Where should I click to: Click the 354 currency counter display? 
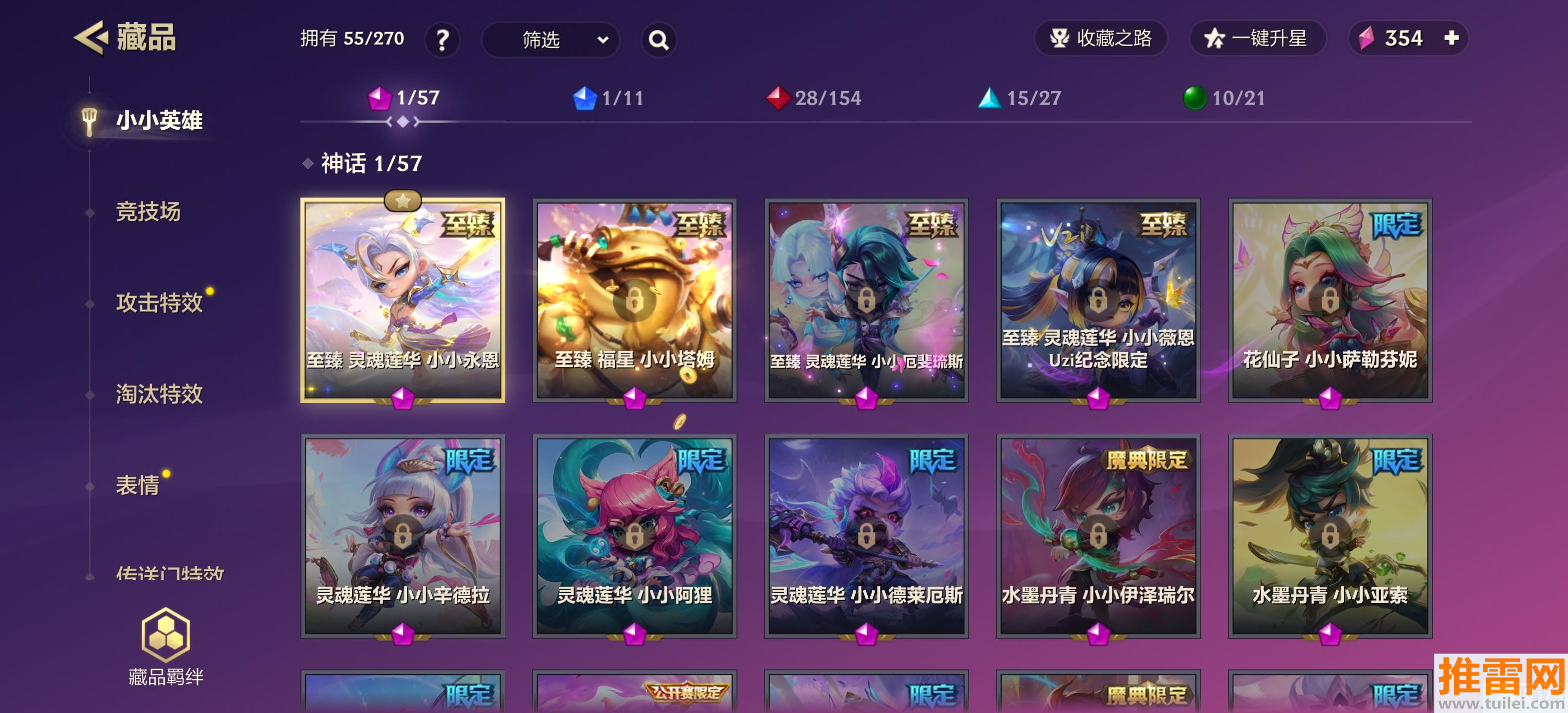click(x=1406, y=38)
